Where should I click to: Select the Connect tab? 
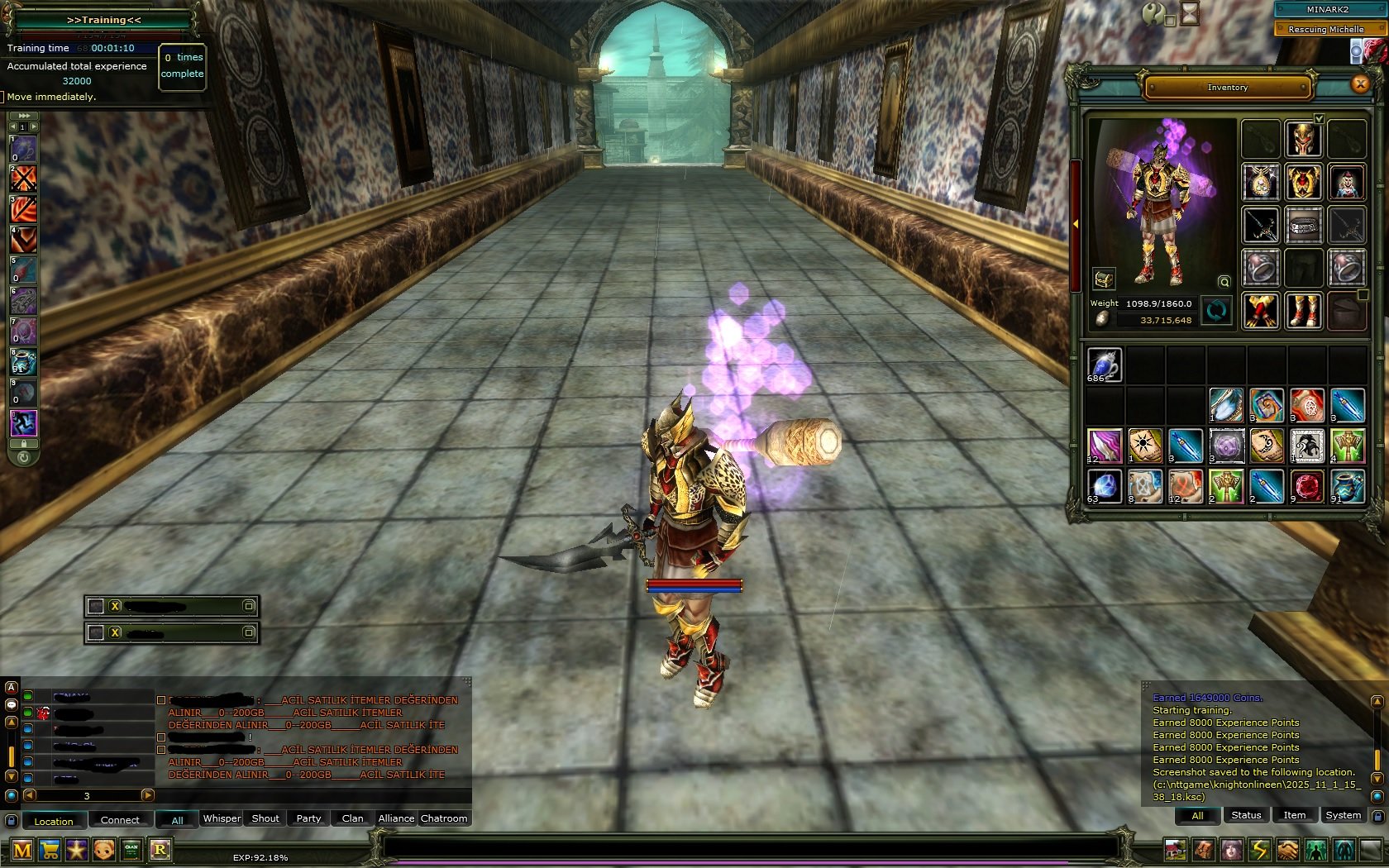[x=120, y=820]
